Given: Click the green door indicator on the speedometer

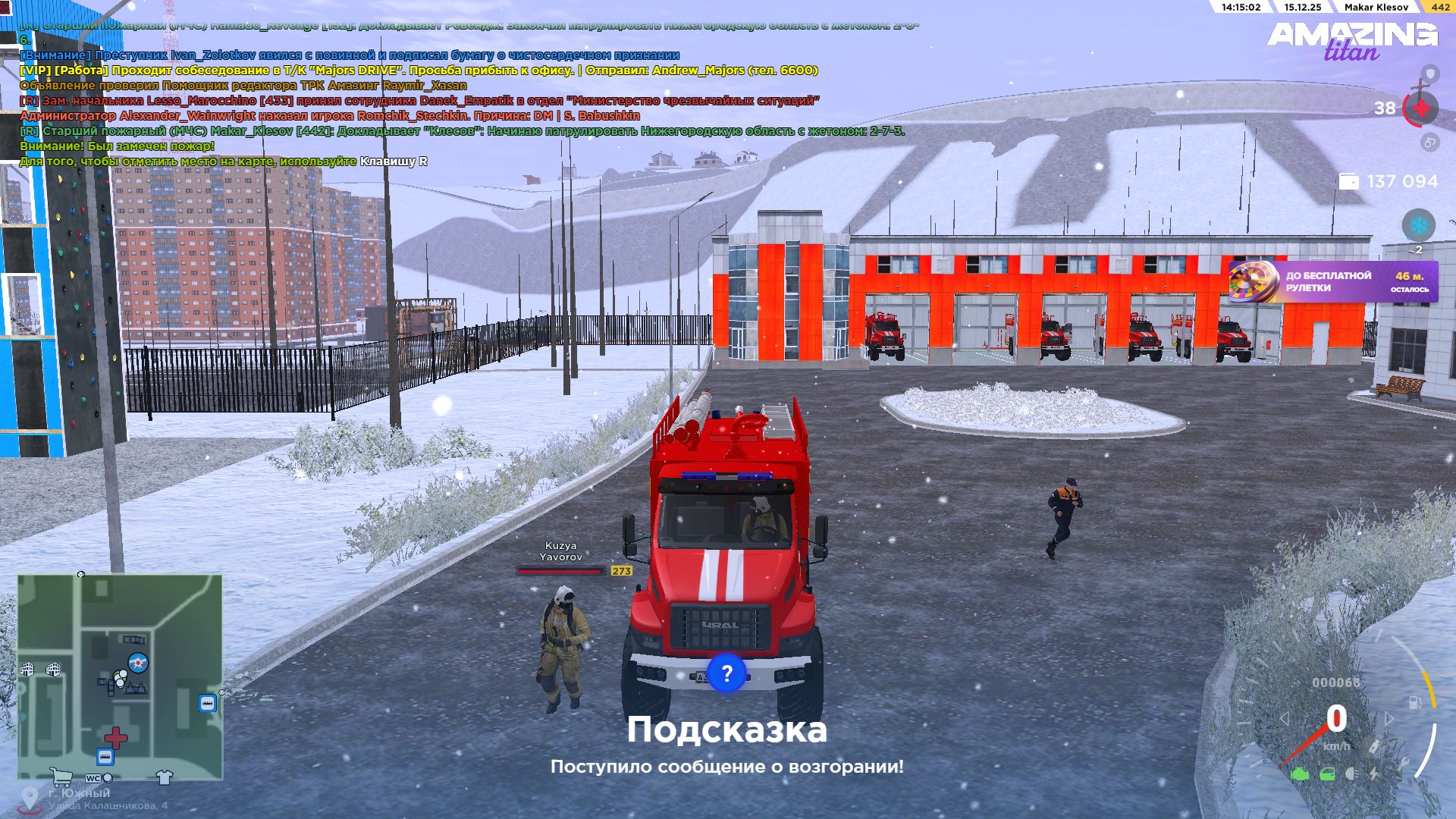Looking at the screenshot, I should [1327, 774].
